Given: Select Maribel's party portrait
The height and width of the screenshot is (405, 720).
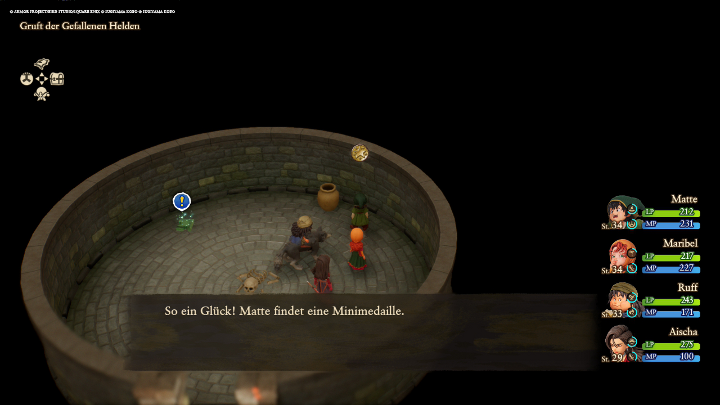Looking at the screenshot, I should 621,254.
